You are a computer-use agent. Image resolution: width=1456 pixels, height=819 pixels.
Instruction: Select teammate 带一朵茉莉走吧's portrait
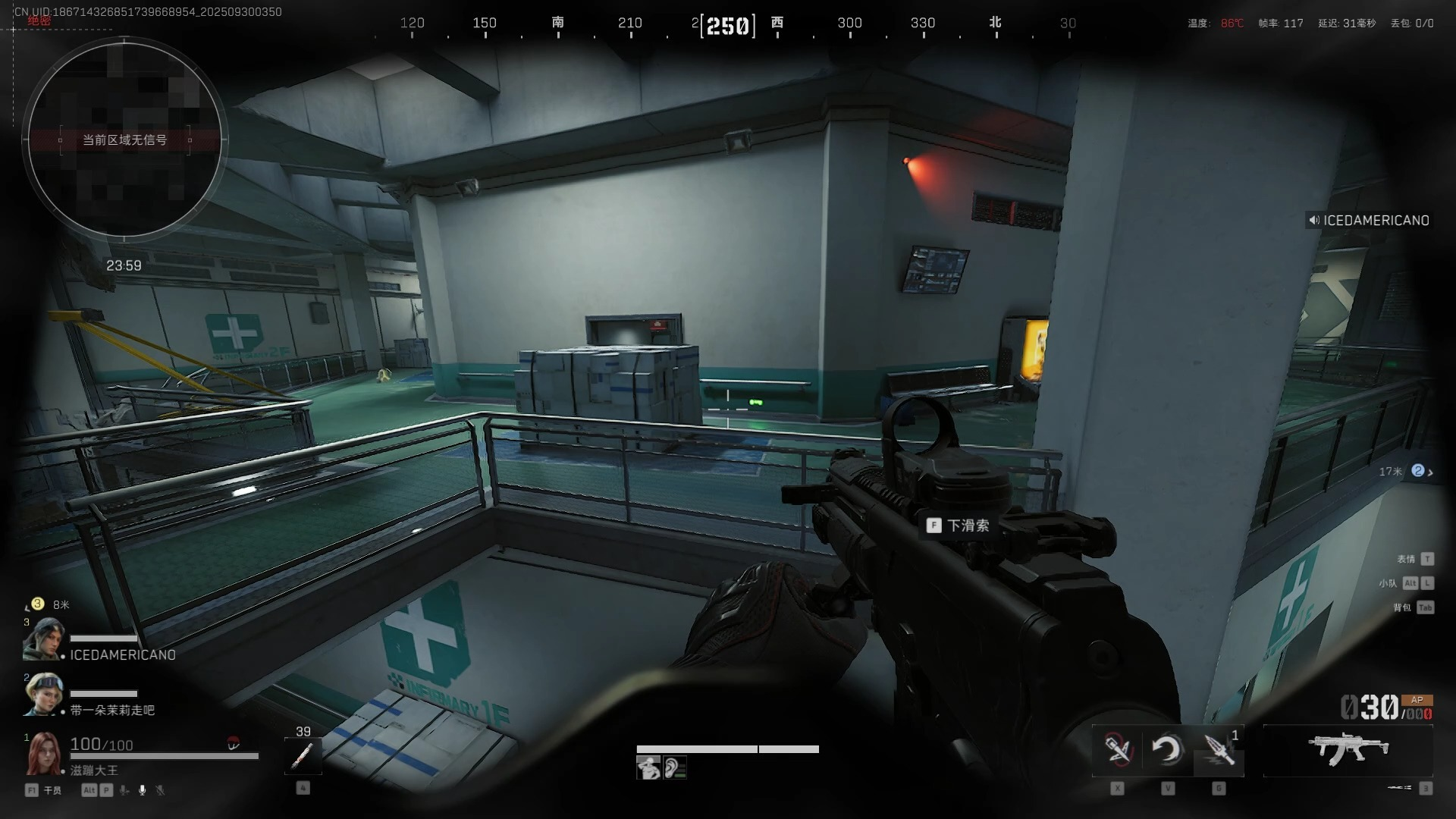pyautogui.click(x=43, y=693)
